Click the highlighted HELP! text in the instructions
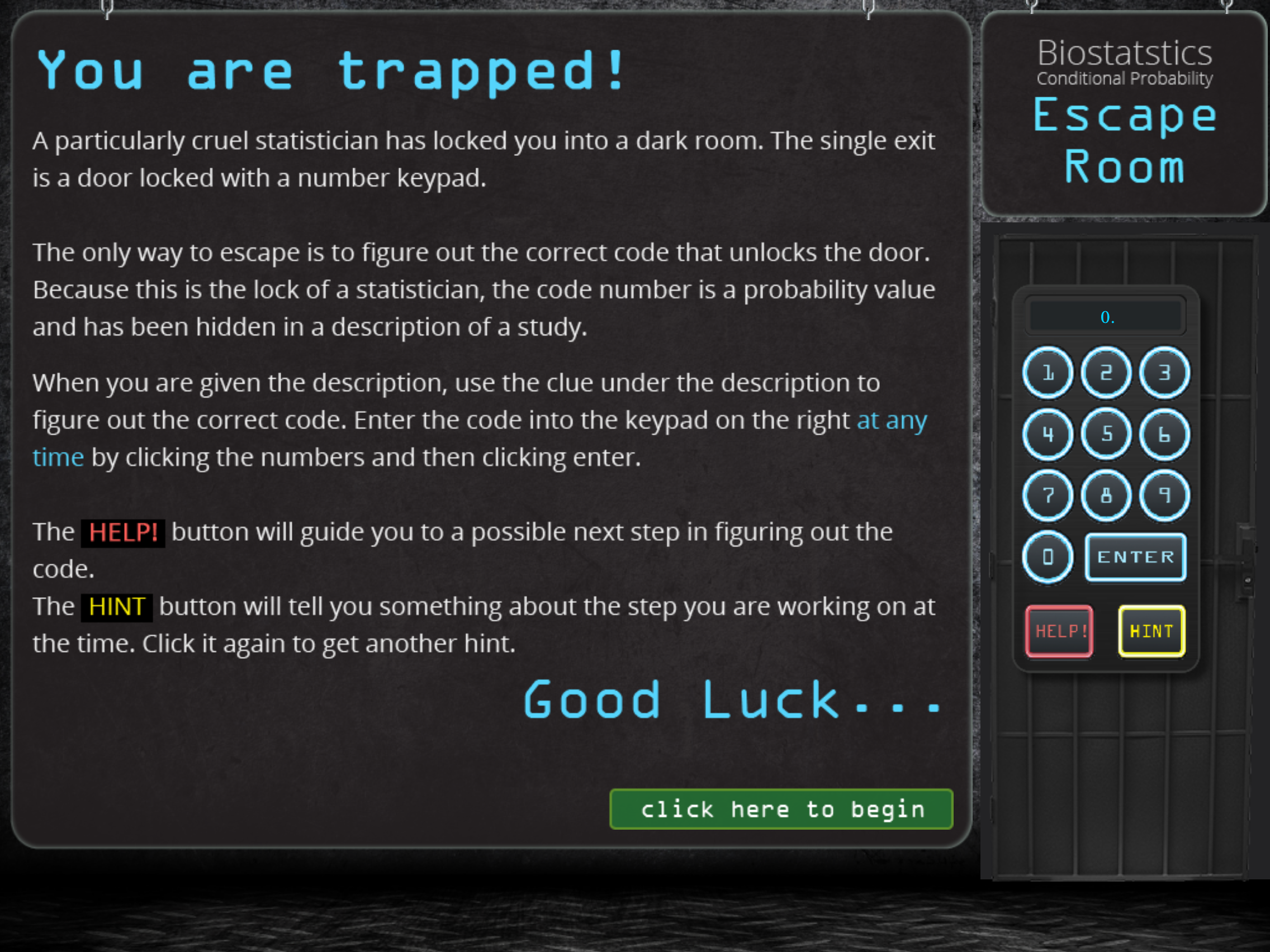 (122, 532)
